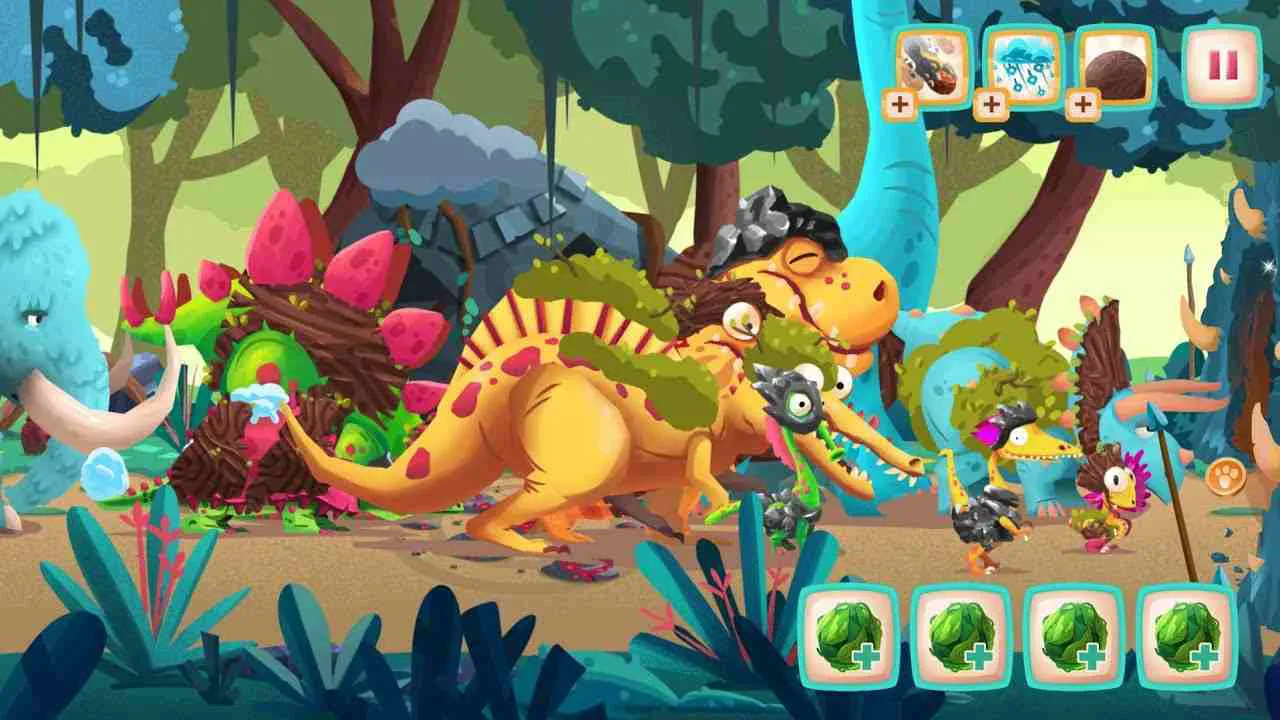Add extra rain cloud charges
The image size is (1280, 720).
[x=993, y=101]
